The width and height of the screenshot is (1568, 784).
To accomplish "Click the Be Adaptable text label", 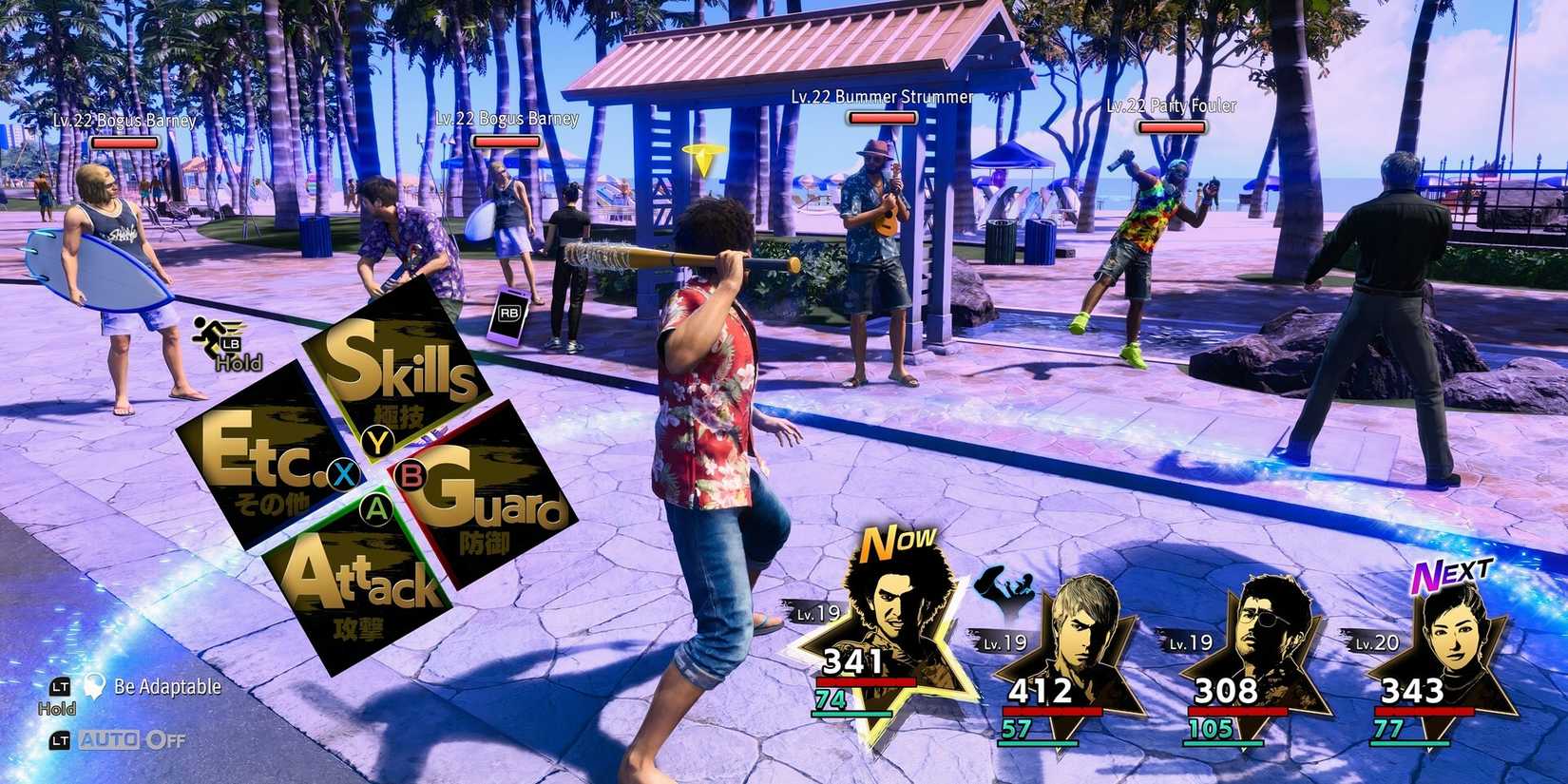I will coord(166,686).
